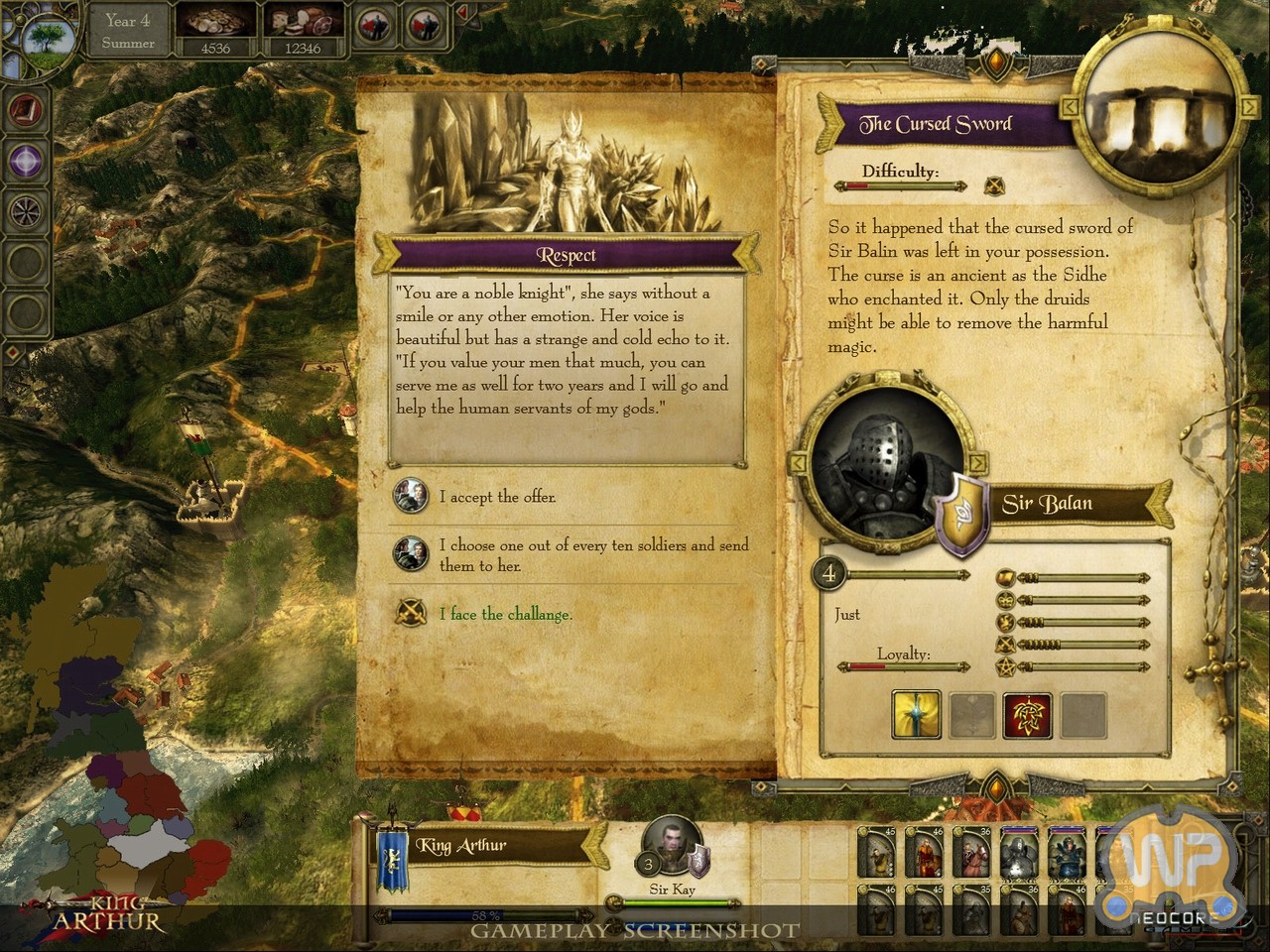Show the food supplies panel
The image size is (1270, 952).
coord(304,32)
